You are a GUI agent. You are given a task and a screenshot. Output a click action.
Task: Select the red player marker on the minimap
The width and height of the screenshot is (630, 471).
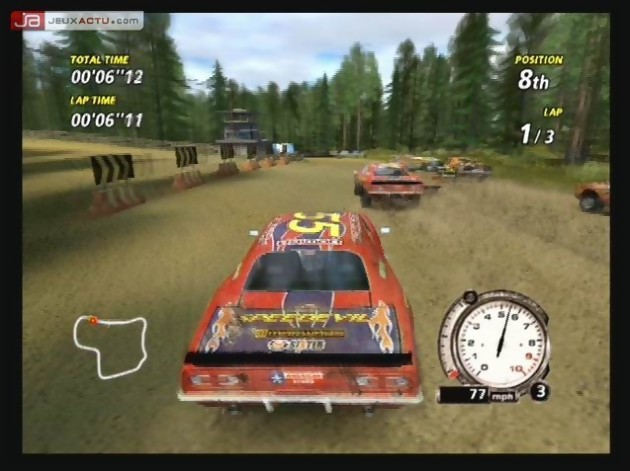click(x=93, y=321)
